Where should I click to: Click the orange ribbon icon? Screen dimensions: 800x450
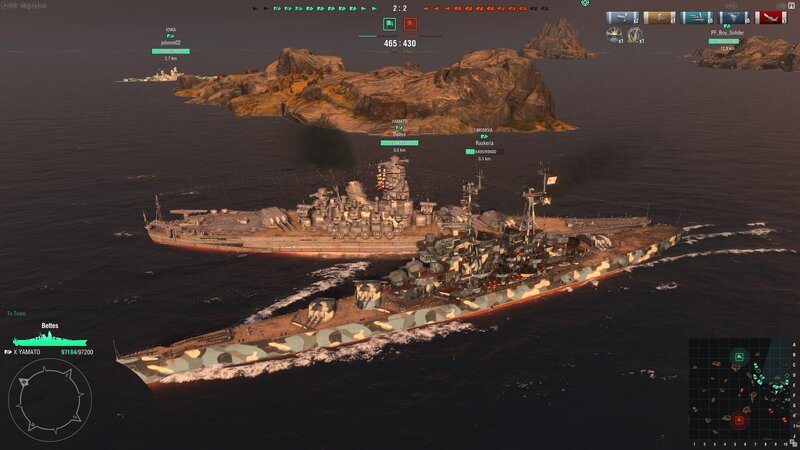pyautogui.click(x=659, y=17)
